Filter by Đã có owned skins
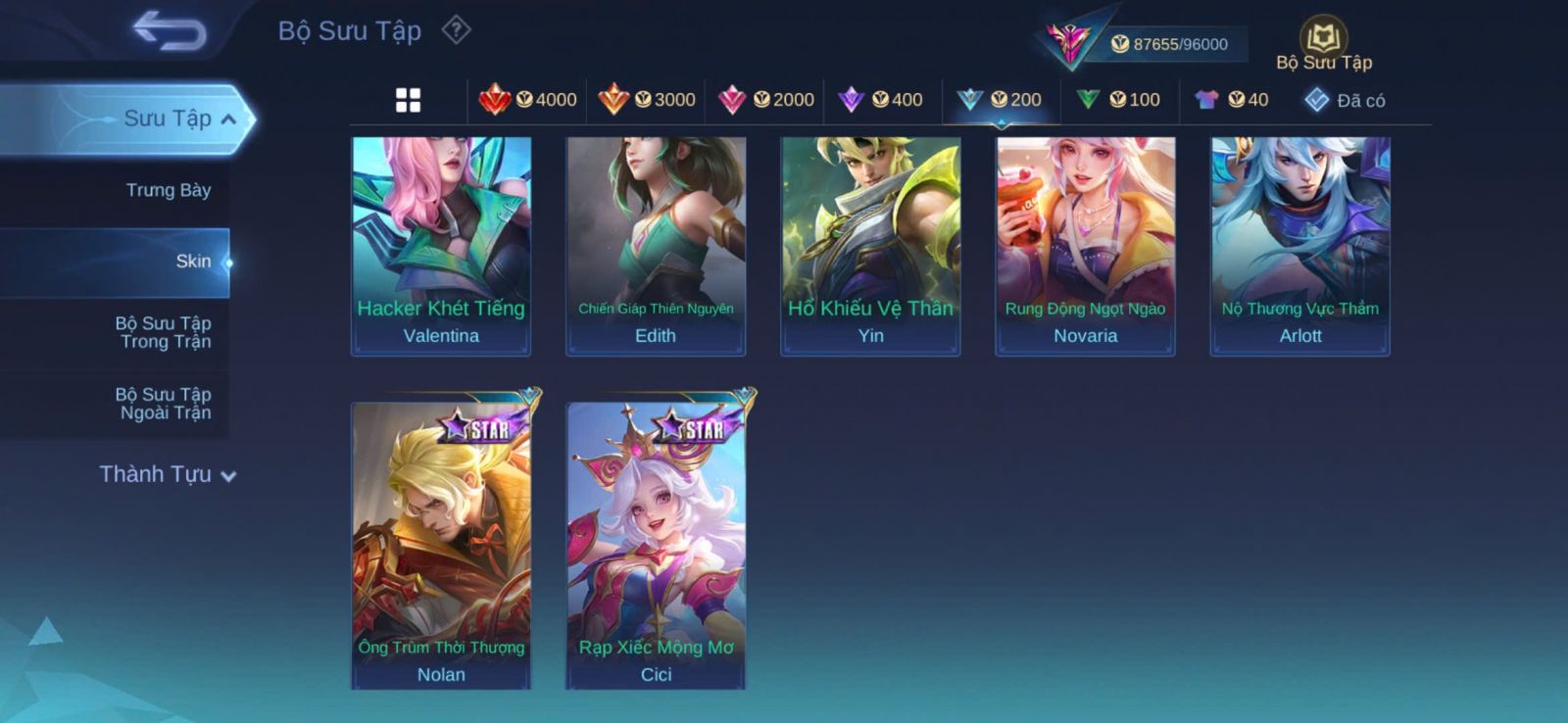 [1345, 100]
